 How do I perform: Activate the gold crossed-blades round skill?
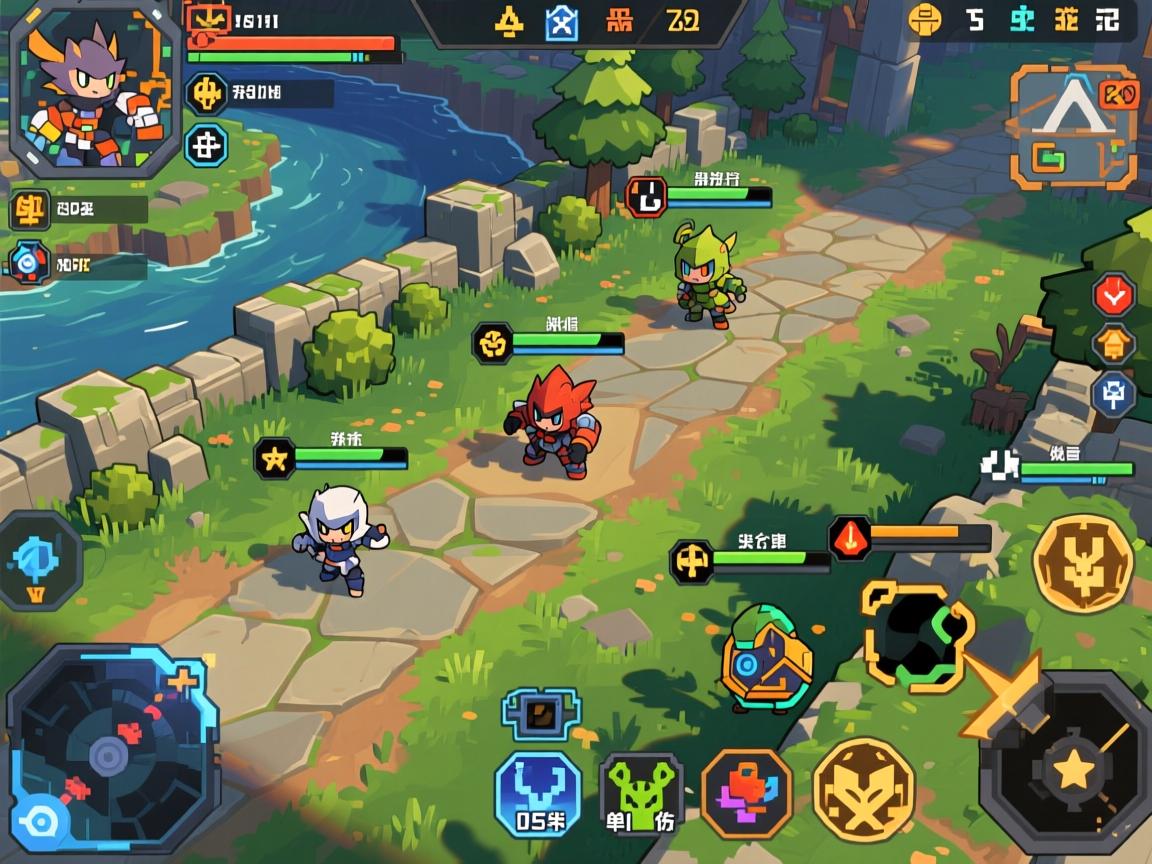(x=863, y=788)
